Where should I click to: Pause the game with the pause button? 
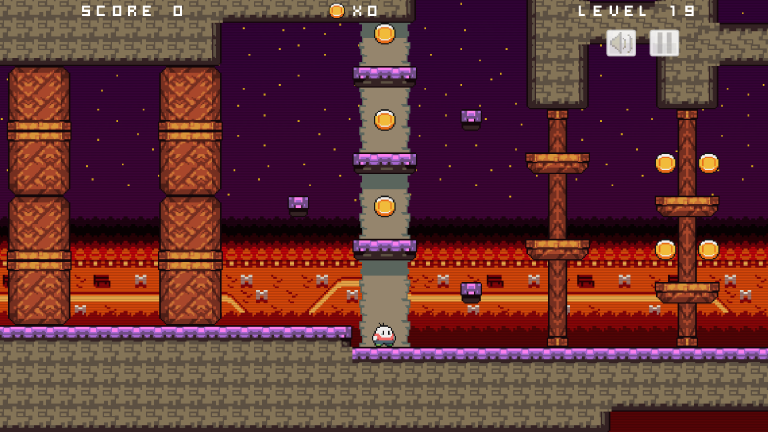coord(664,43)
